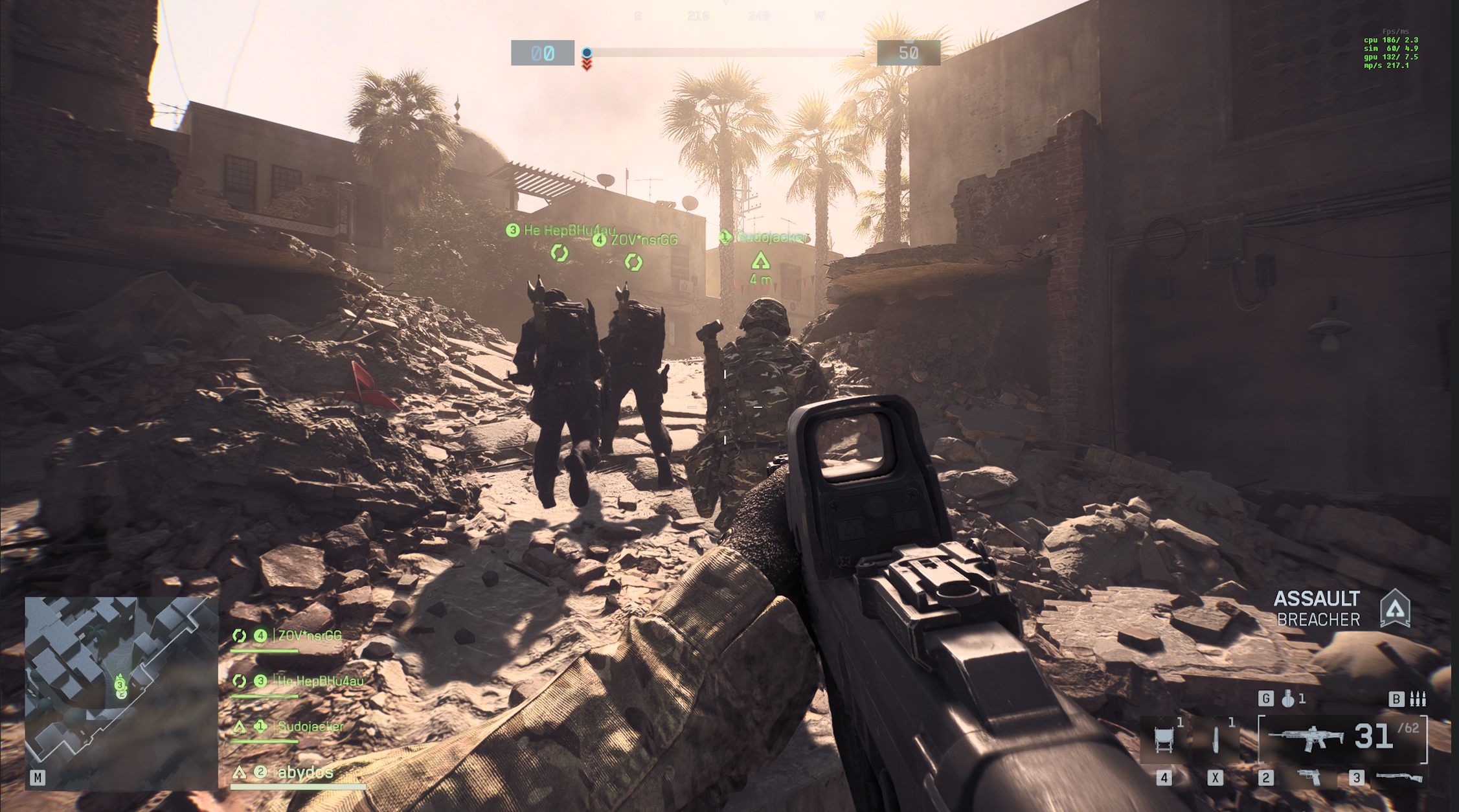Toggle the fire mode bullets icon
The height and width of the screenshot is (812, 1459).
[1418, 699]
